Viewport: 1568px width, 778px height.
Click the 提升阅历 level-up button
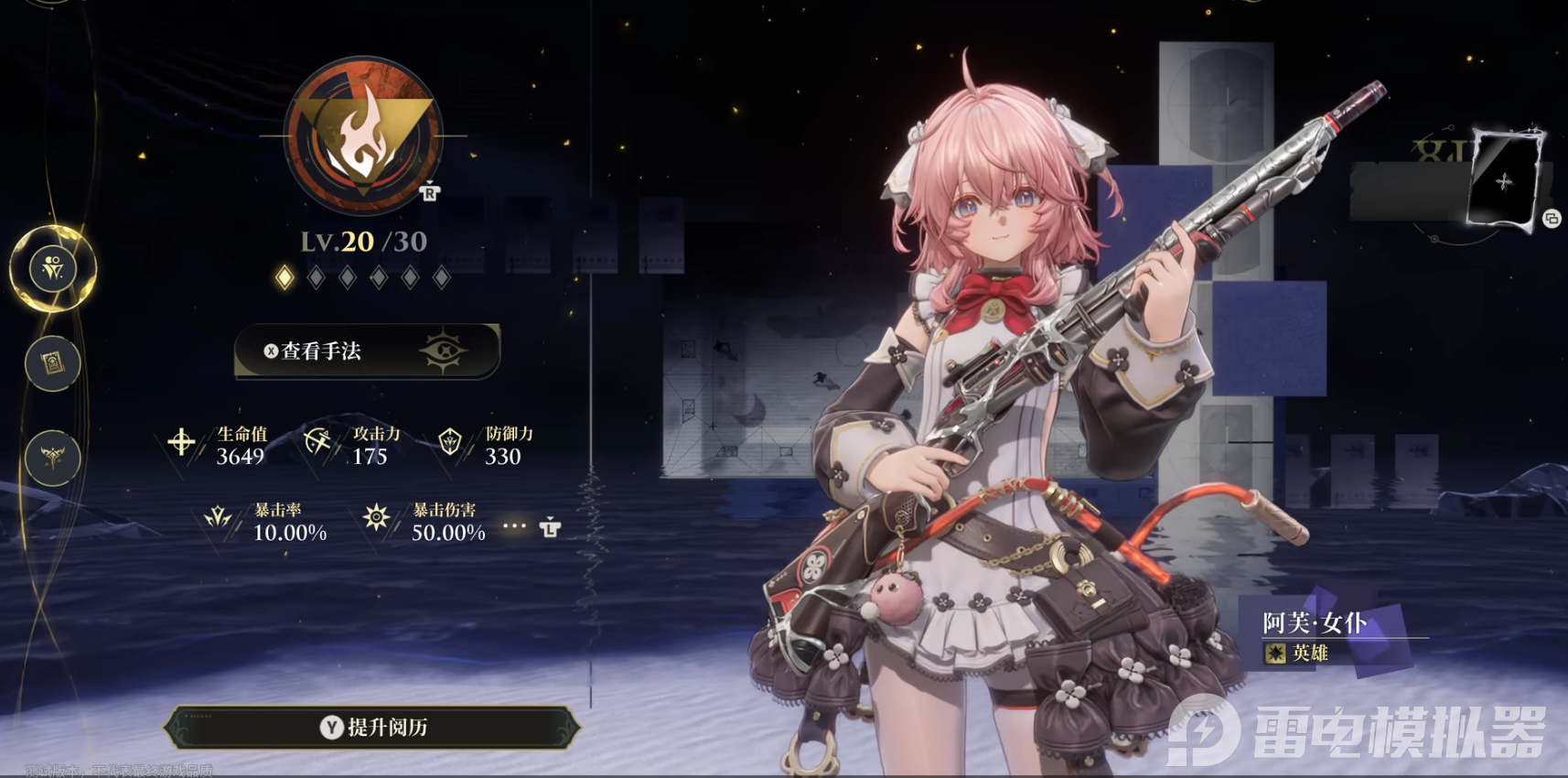(x=372, y=727)
